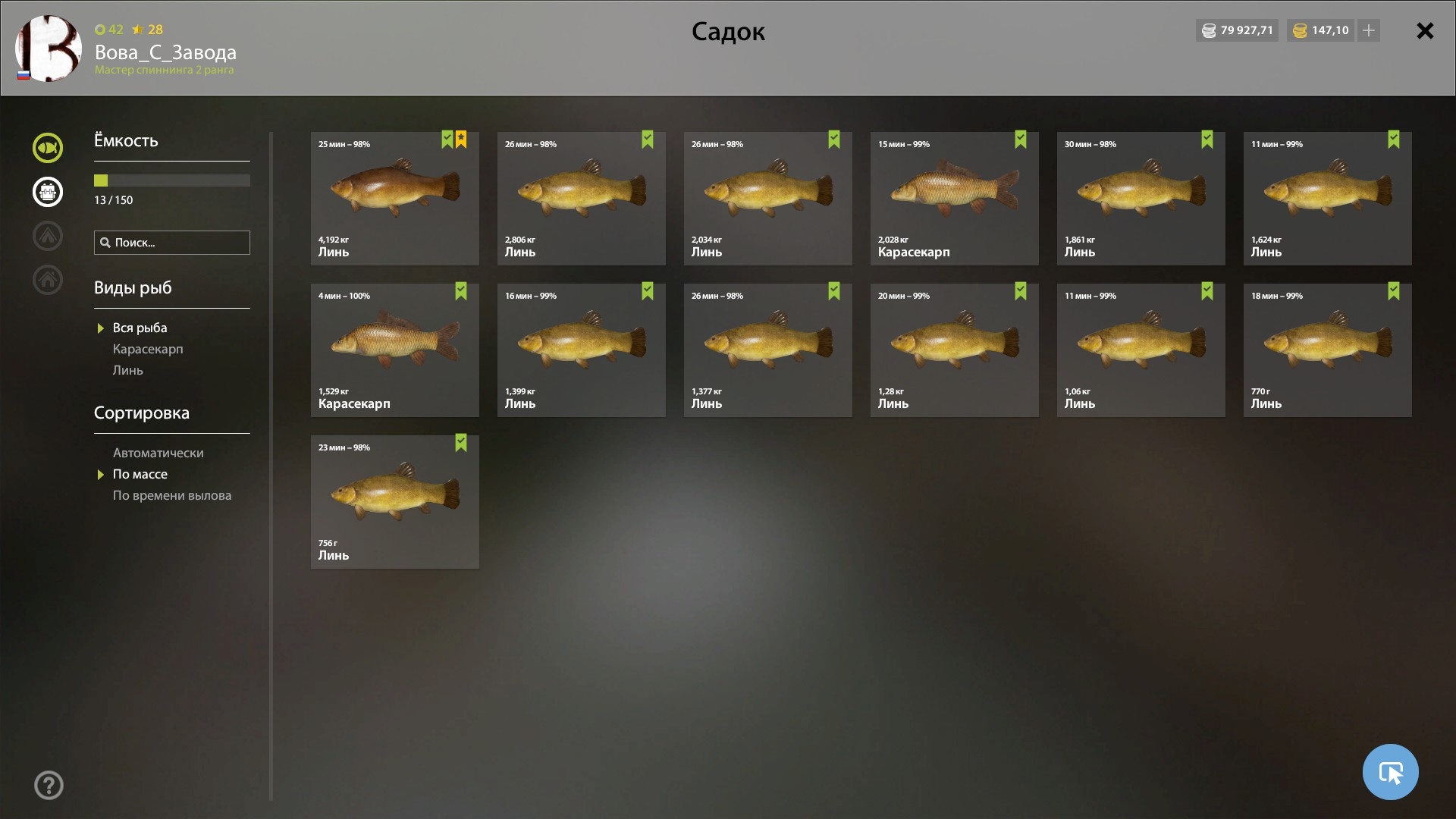1456x819 pixels.
Task: Click the blue cursor selection button
Action: 1390,772
